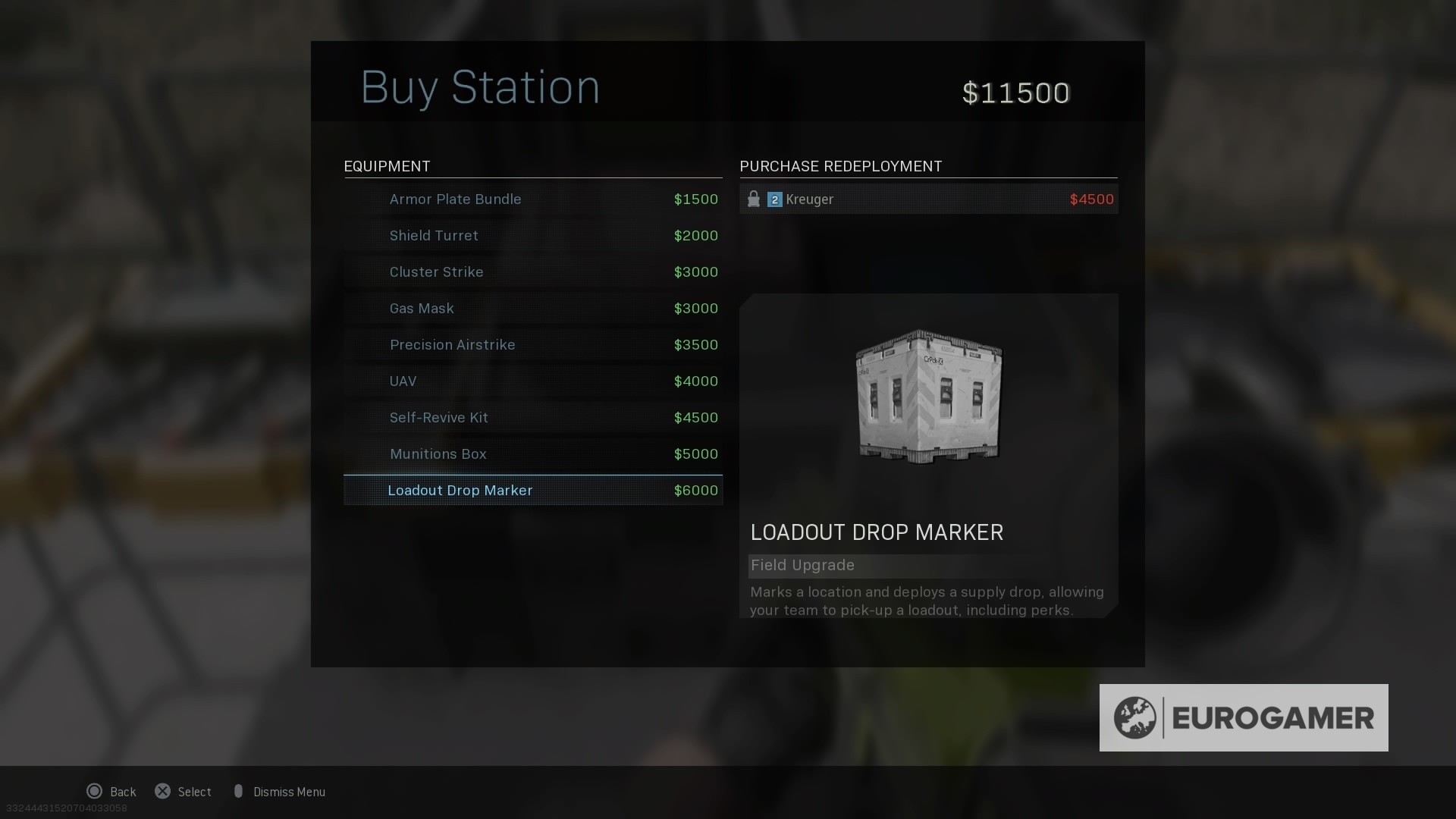Buy the Shield Turret for $2000

coord(531,235)
